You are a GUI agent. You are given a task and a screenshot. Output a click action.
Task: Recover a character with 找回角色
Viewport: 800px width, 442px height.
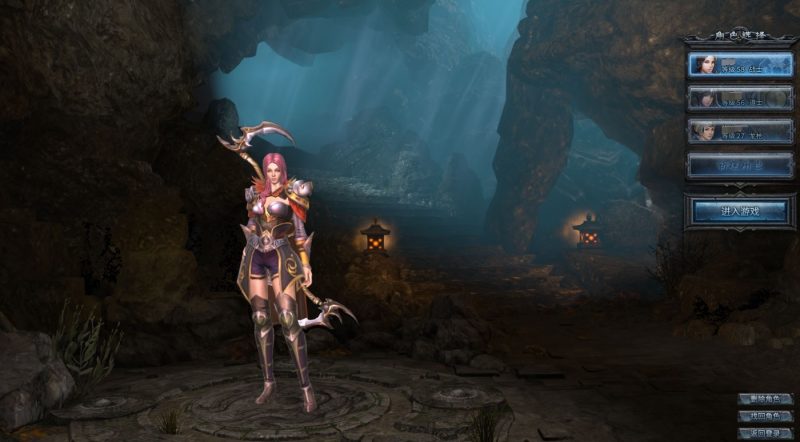(765, 416)
